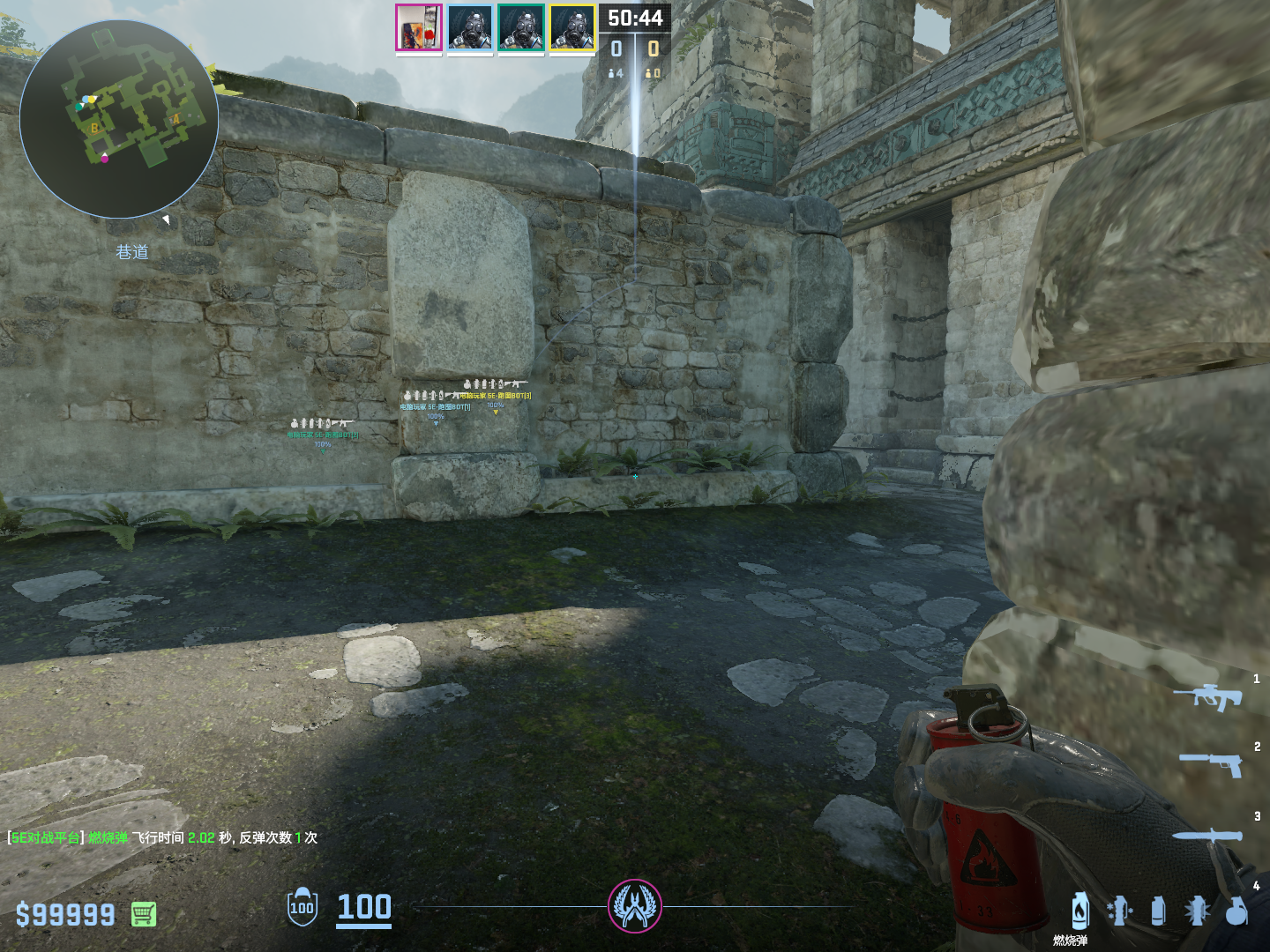The height and width of the screenshot is (952, 1270).
Task: Switch to the silenced pistol slot
Action: pos(1211,763)
